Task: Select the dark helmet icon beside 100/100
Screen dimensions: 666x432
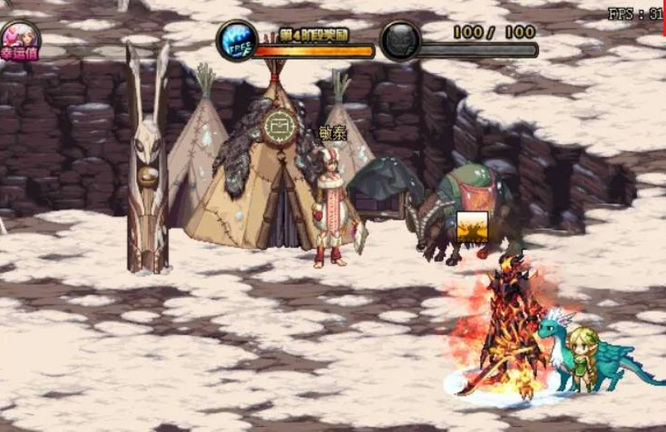Action: click(400, 41)
